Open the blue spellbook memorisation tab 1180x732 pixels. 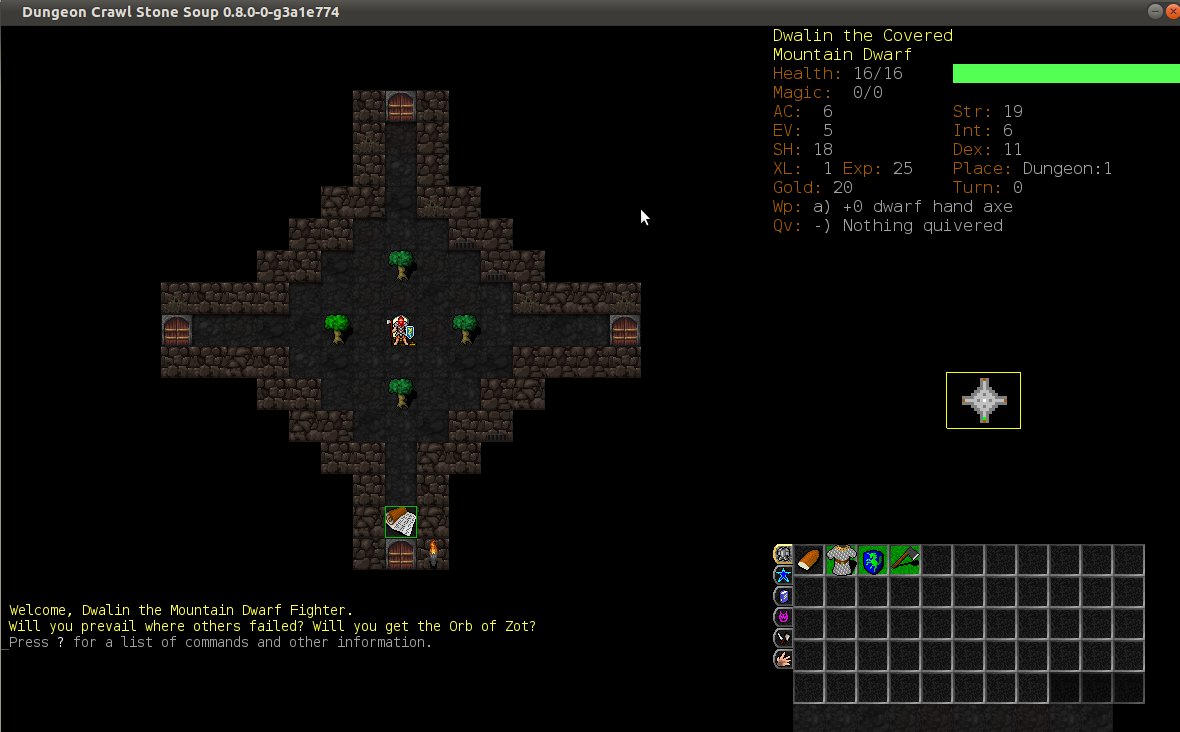[782, 596]
